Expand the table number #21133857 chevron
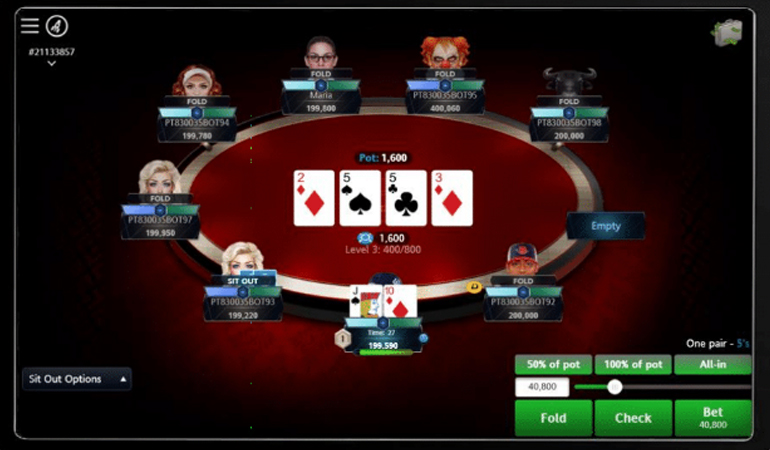 [x=51, y=64]
